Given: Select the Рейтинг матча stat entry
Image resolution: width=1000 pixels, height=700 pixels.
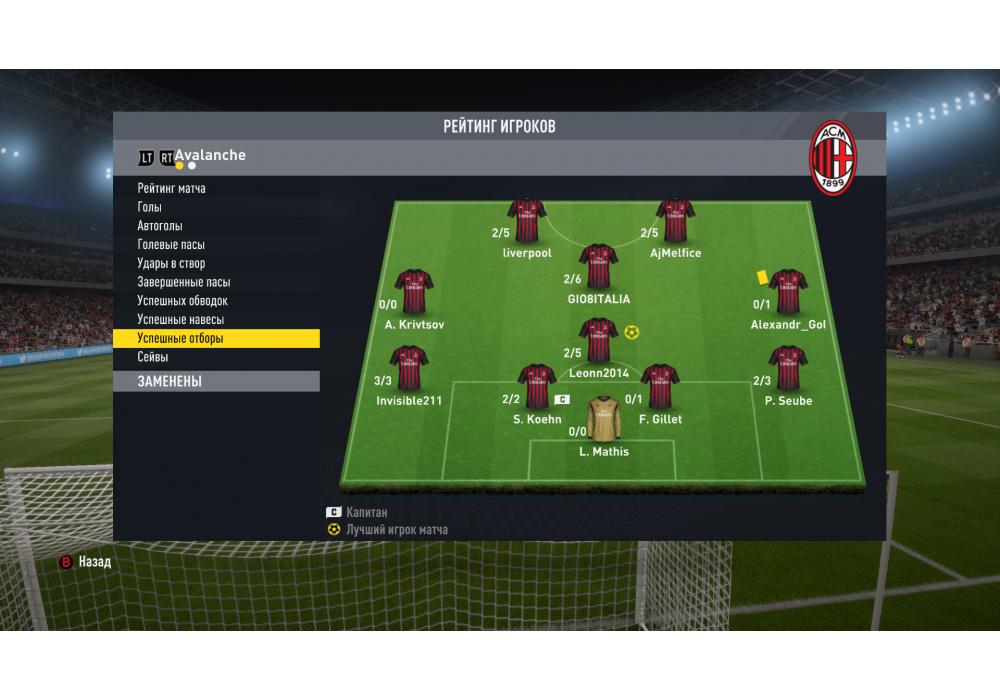Looking at the screenshot, I should click(171, 188).
